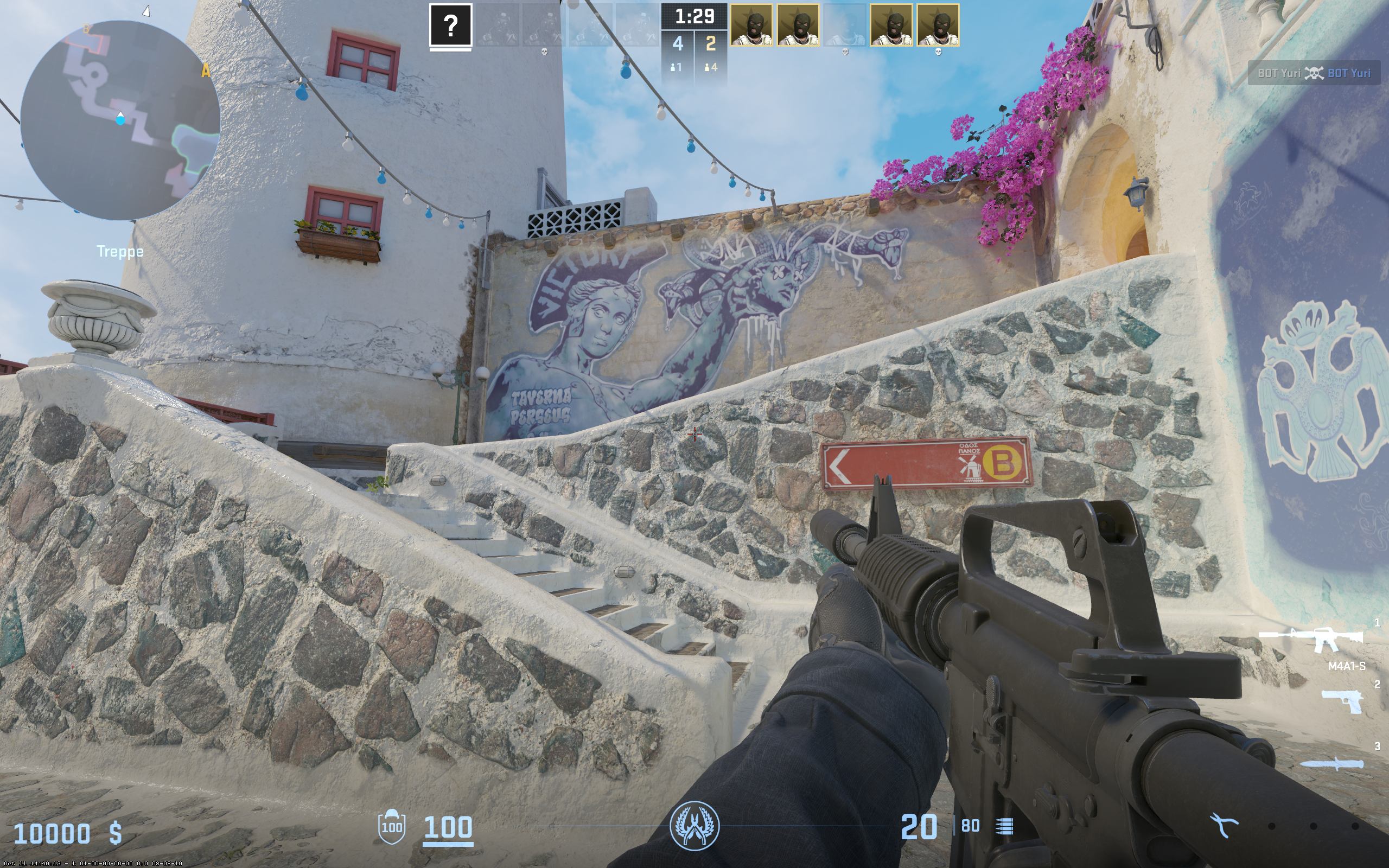The width and height of the screenshot is (1389, 868).
Task: Click the Counter-Terrorist emblem badge
Action: click(x=694, y=826)
